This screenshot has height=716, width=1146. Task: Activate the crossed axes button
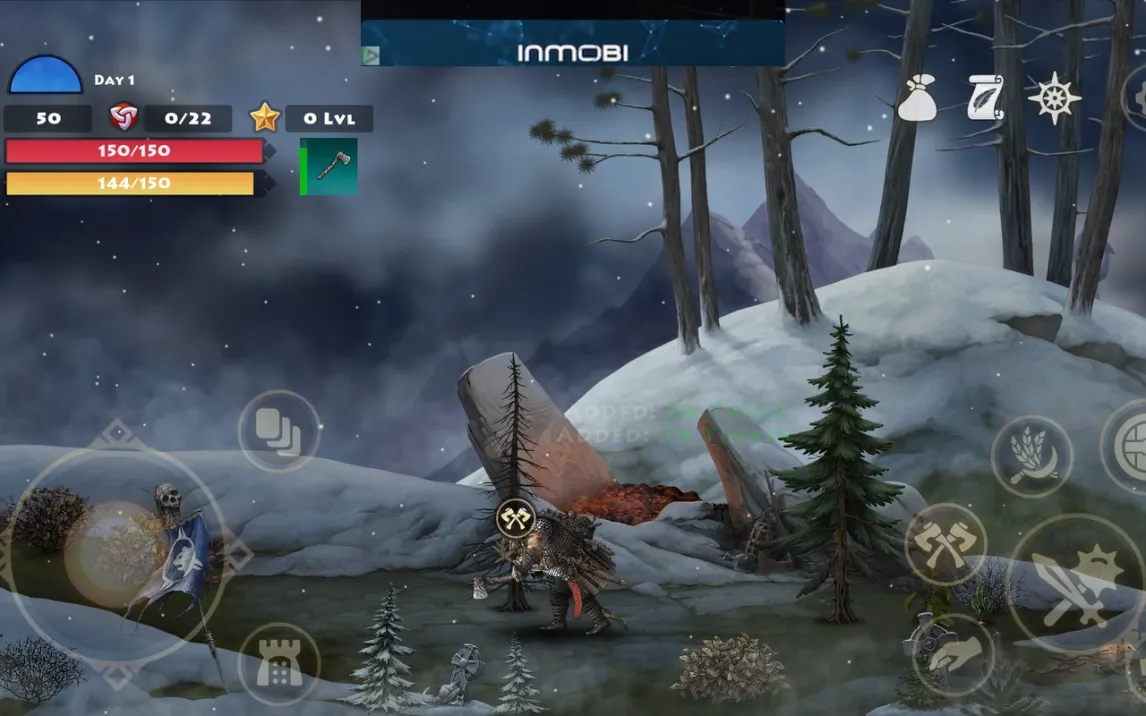click(945, 543)
